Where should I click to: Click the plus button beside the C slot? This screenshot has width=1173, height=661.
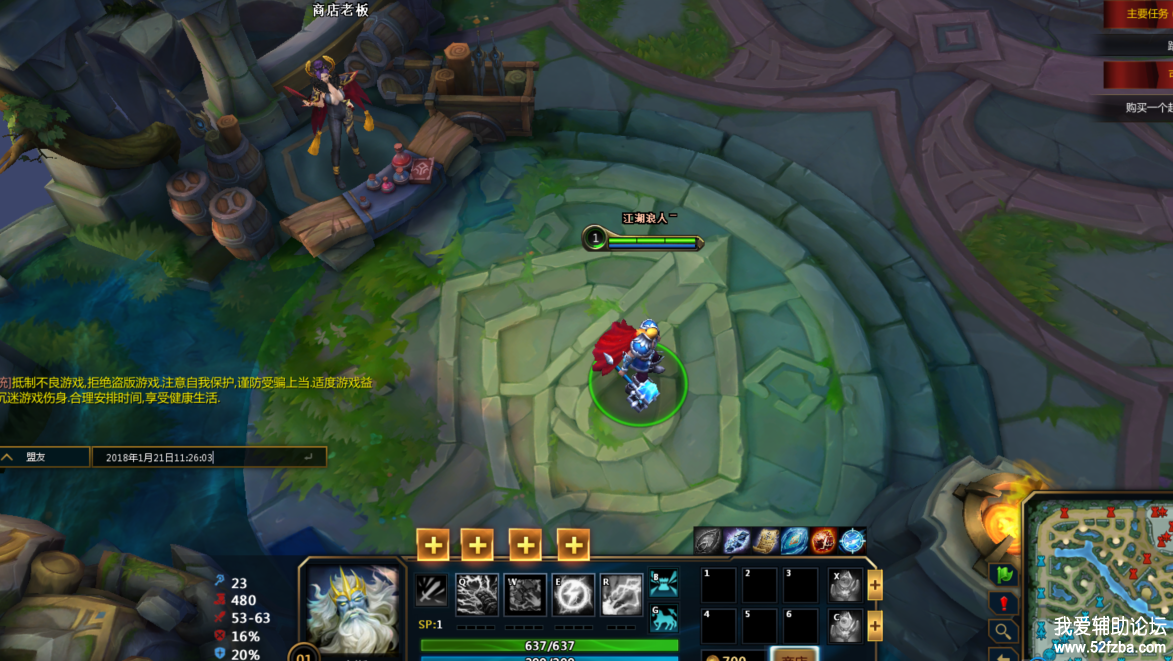875,626
